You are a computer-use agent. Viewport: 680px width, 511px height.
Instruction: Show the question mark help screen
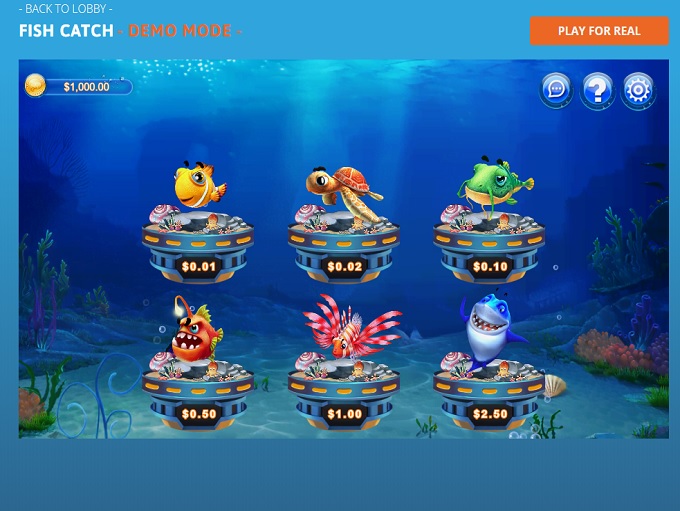coord(597,90)
